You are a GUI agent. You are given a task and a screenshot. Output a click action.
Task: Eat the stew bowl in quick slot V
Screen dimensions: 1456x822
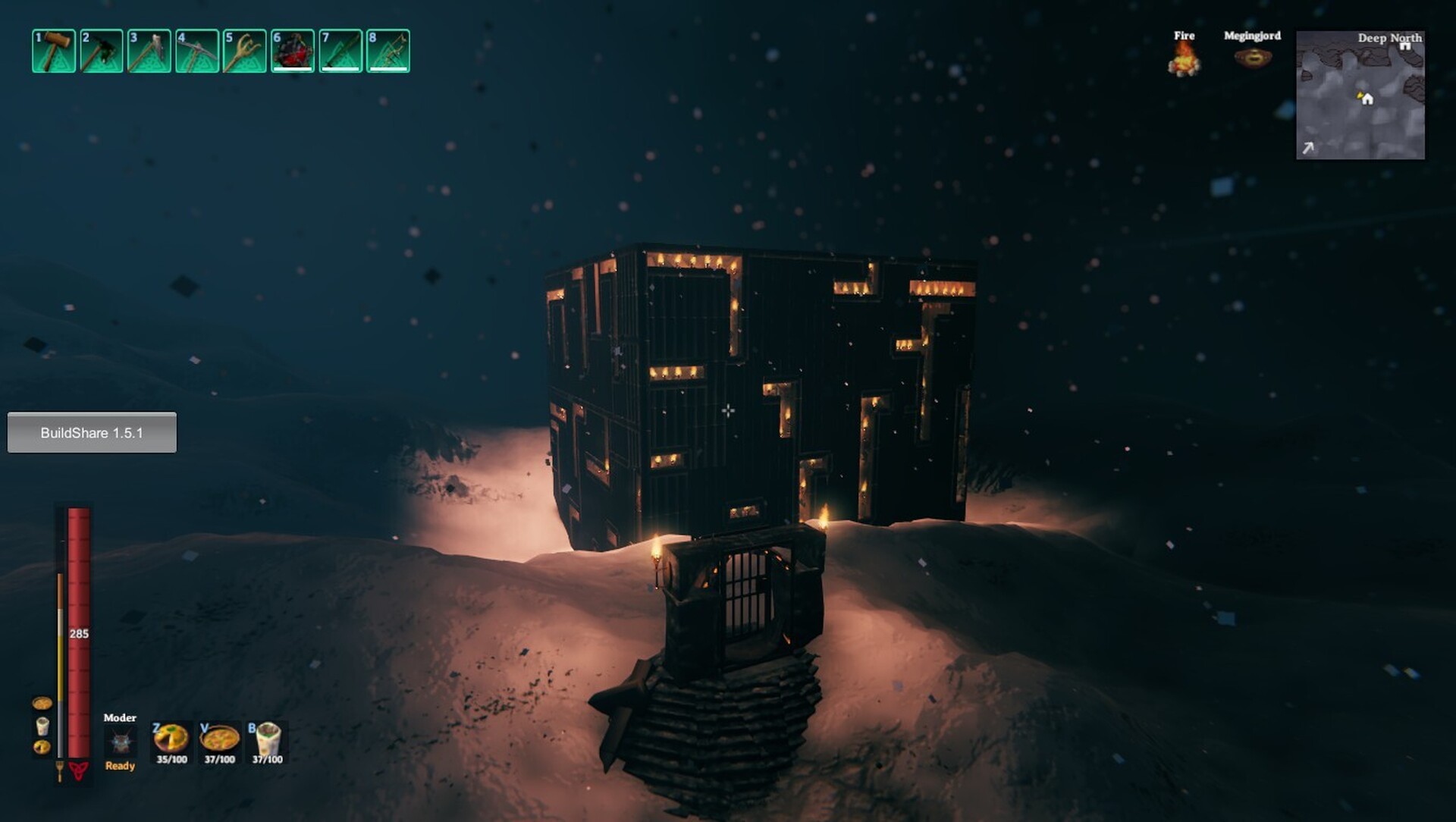219,738
